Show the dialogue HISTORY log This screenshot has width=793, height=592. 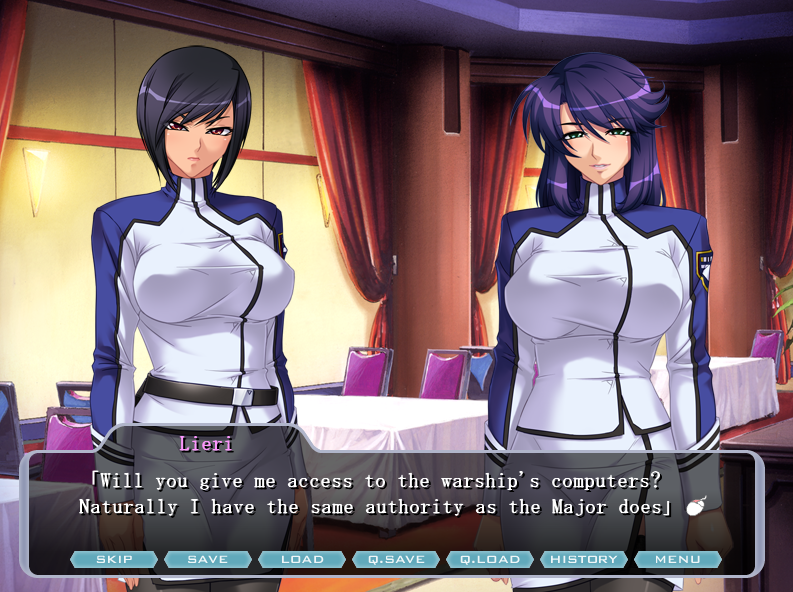(x=584, y=559)
